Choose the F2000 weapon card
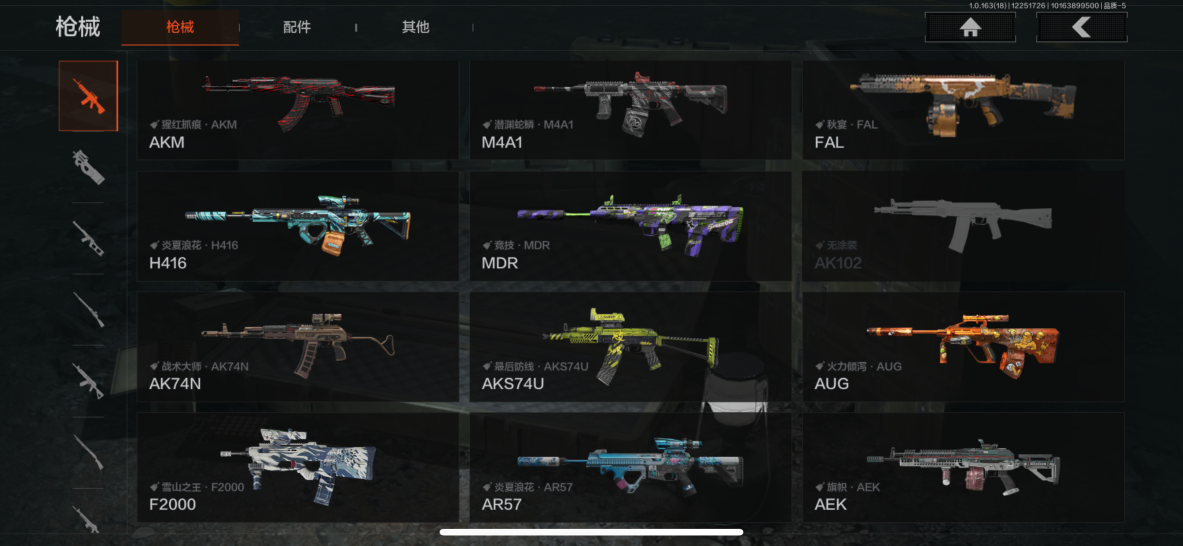1183x546 pixels. click(x=298, y=467)
